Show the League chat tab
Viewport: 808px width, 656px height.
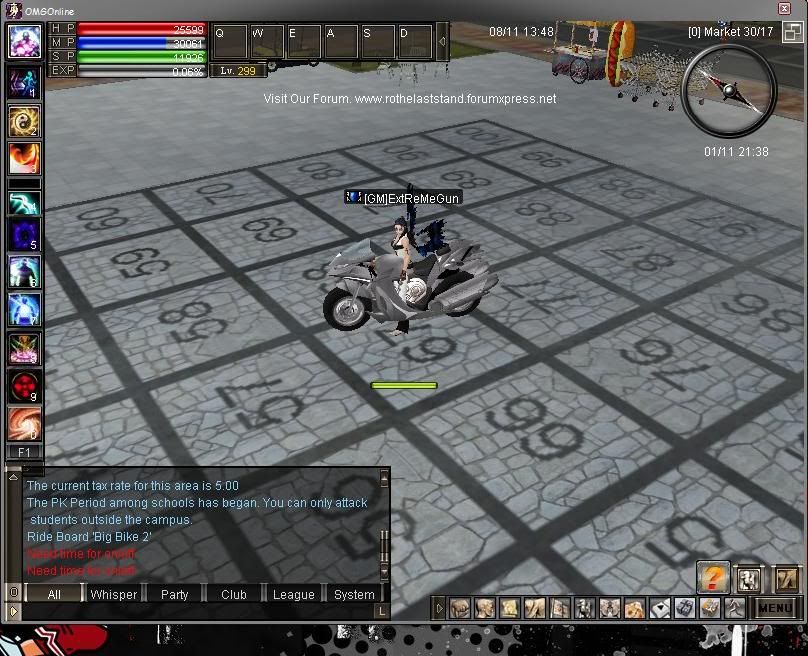(294, 594)
